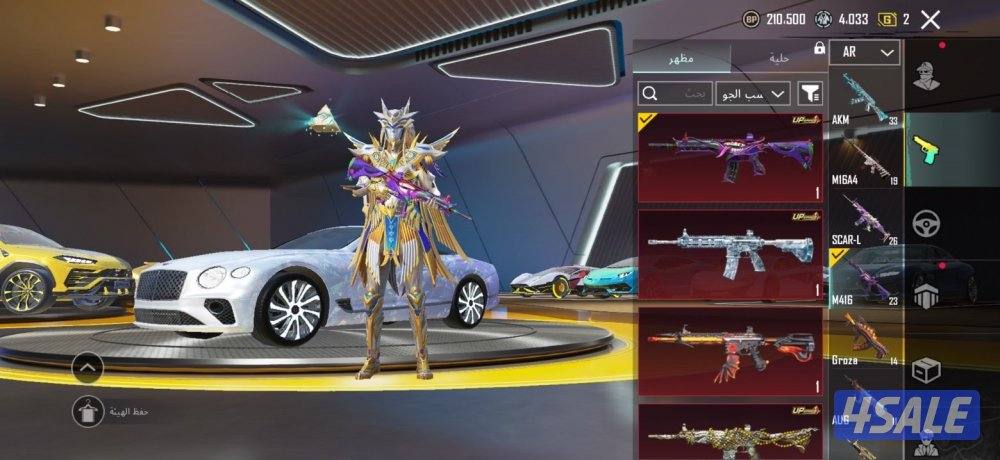The height and width of the screenshot is (460, 1000).
Task: Close the inventory with the X button
Action: click(x=930, y=19)
